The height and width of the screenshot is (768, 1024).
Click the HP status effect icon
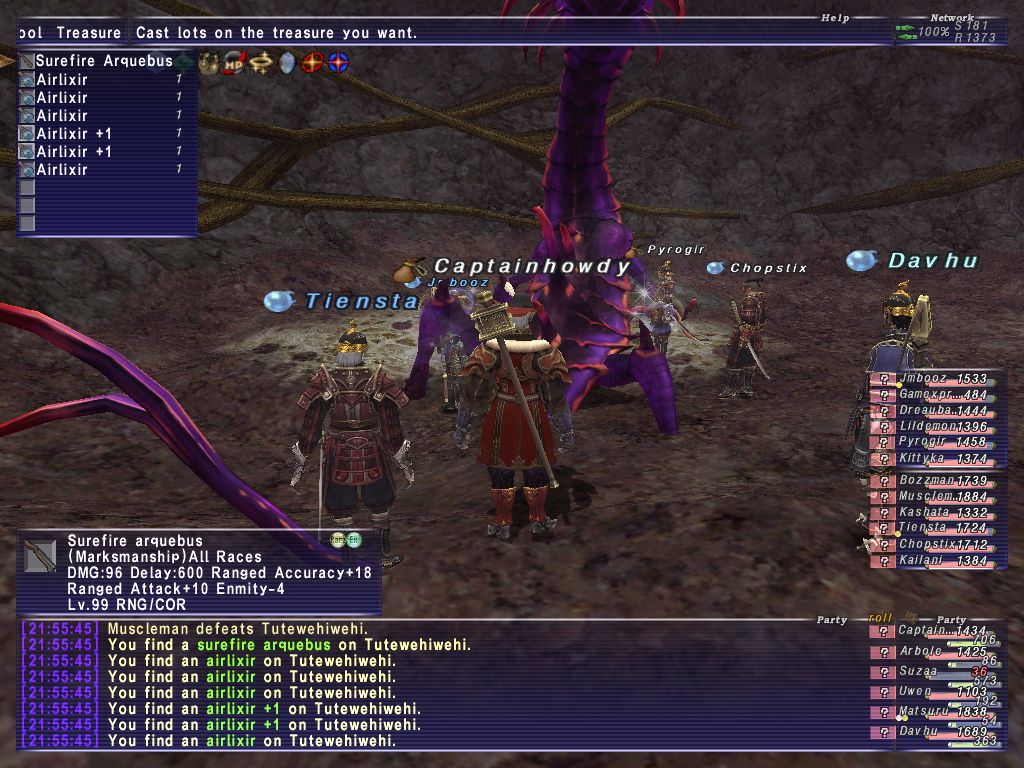[x=235, y=62]
